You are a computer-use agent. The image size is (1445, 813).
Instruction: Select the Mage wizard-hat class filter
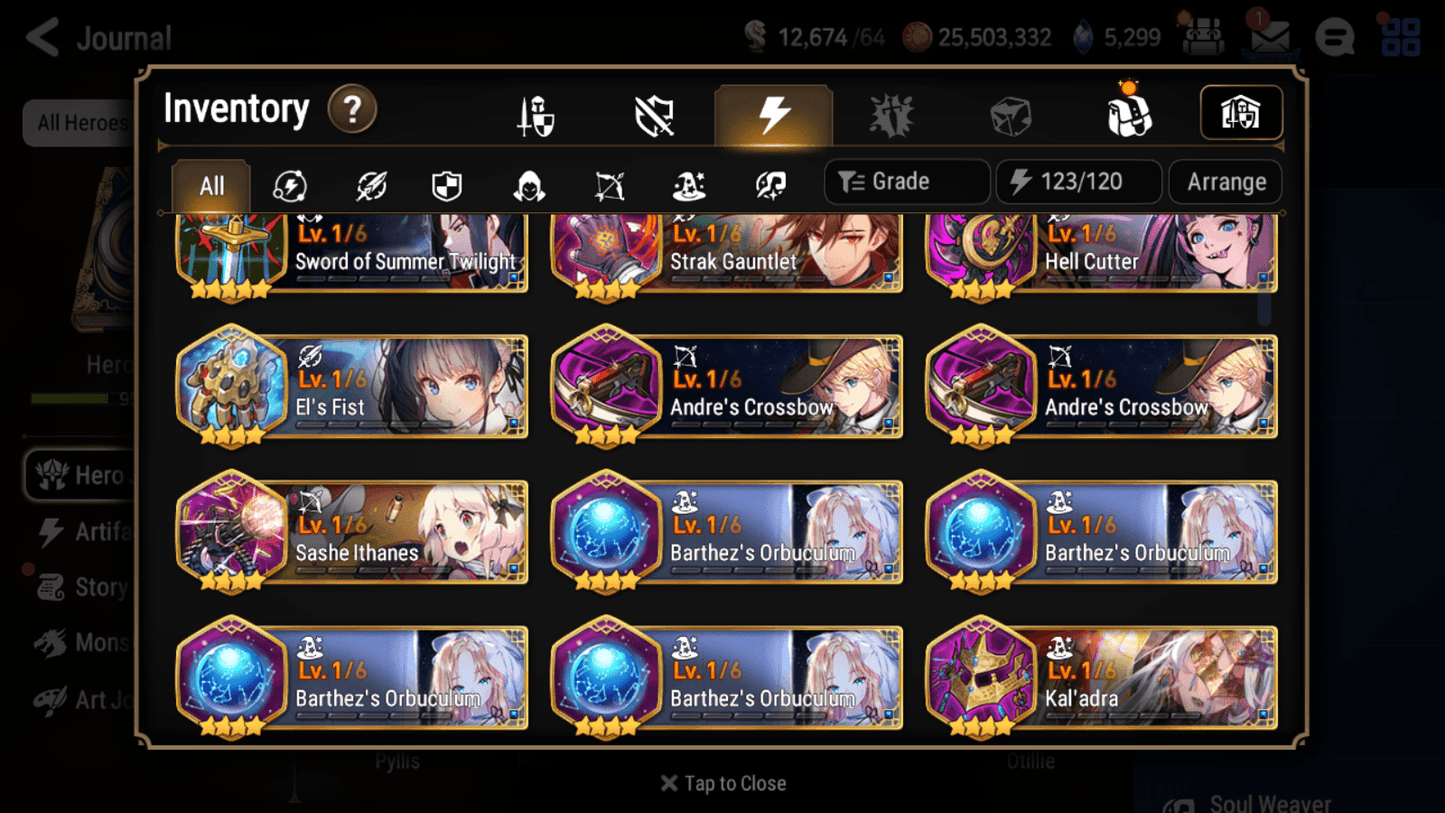[689, 184]
